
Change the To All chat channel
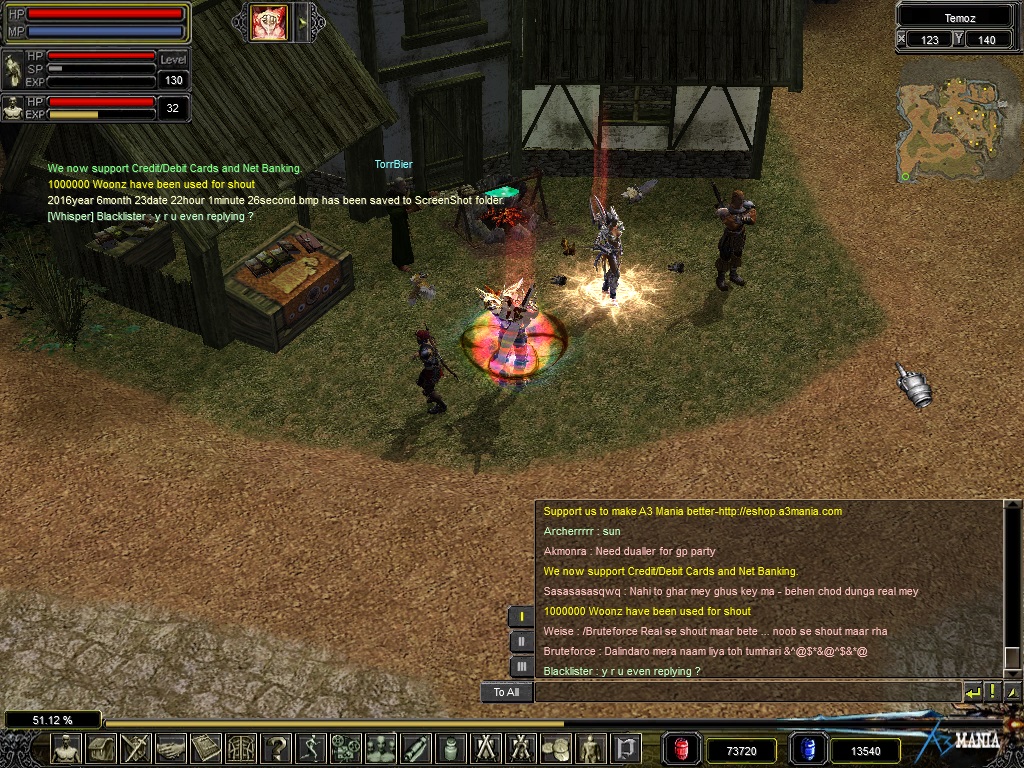506,692
